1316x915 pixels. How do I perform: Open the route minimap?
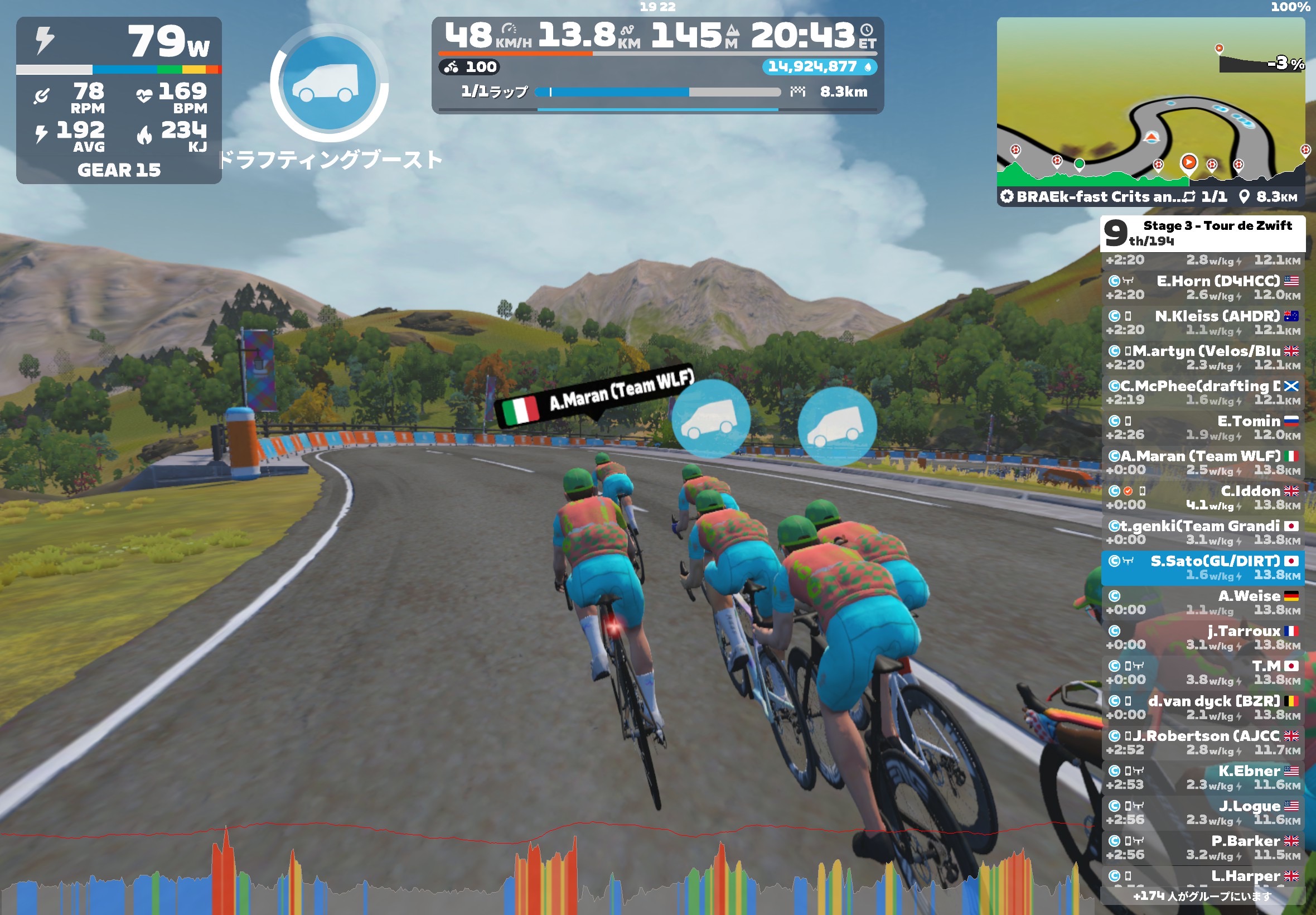[x=1150, y=110]
